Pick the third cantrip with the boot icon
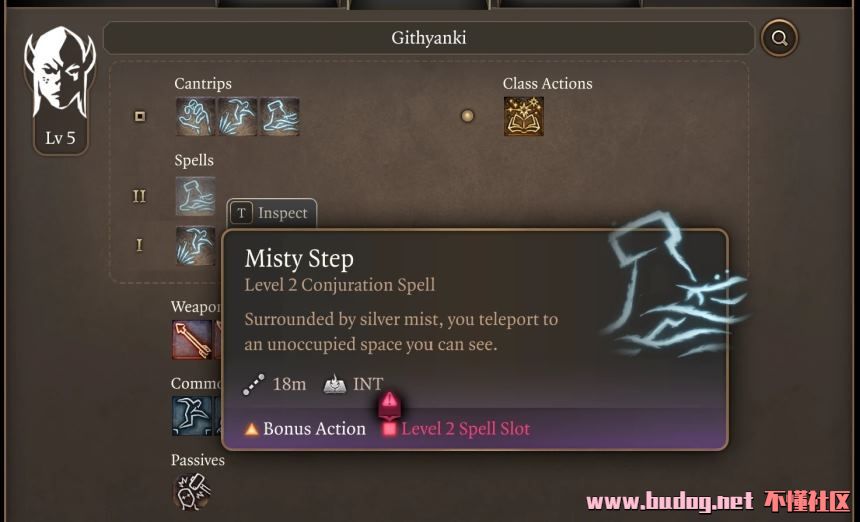The width and height of the screenshot is (860, 522). click(x=279, y=116)
